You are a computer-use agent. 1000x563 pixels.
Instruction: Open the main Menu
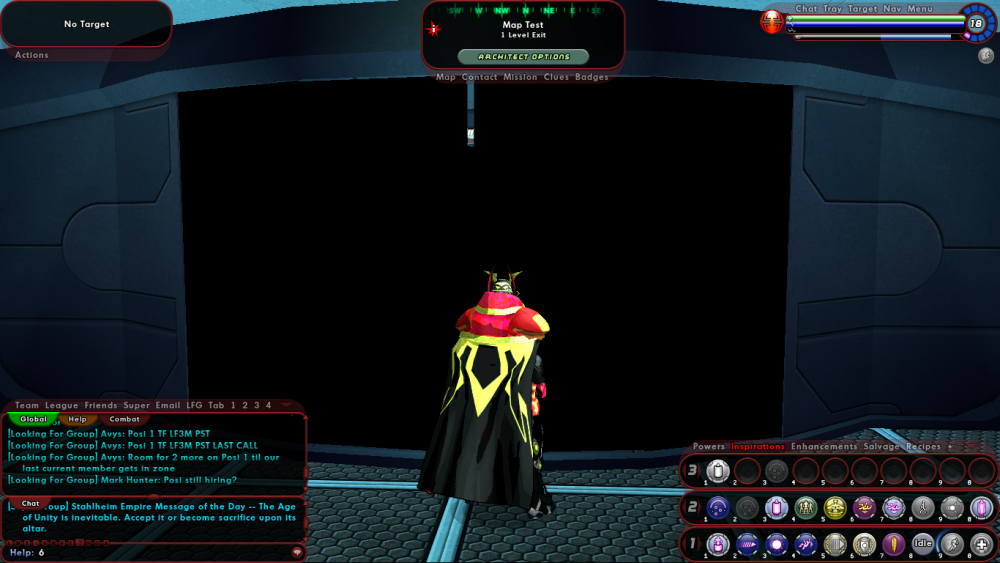(920, 9)
